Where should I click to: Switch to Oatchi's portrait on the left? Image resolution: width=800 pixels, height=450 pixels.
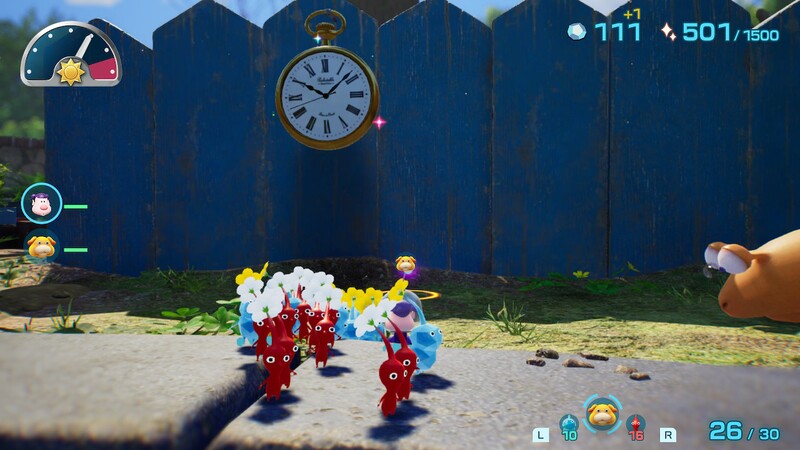pyautogui.click(x=42, y=246)
